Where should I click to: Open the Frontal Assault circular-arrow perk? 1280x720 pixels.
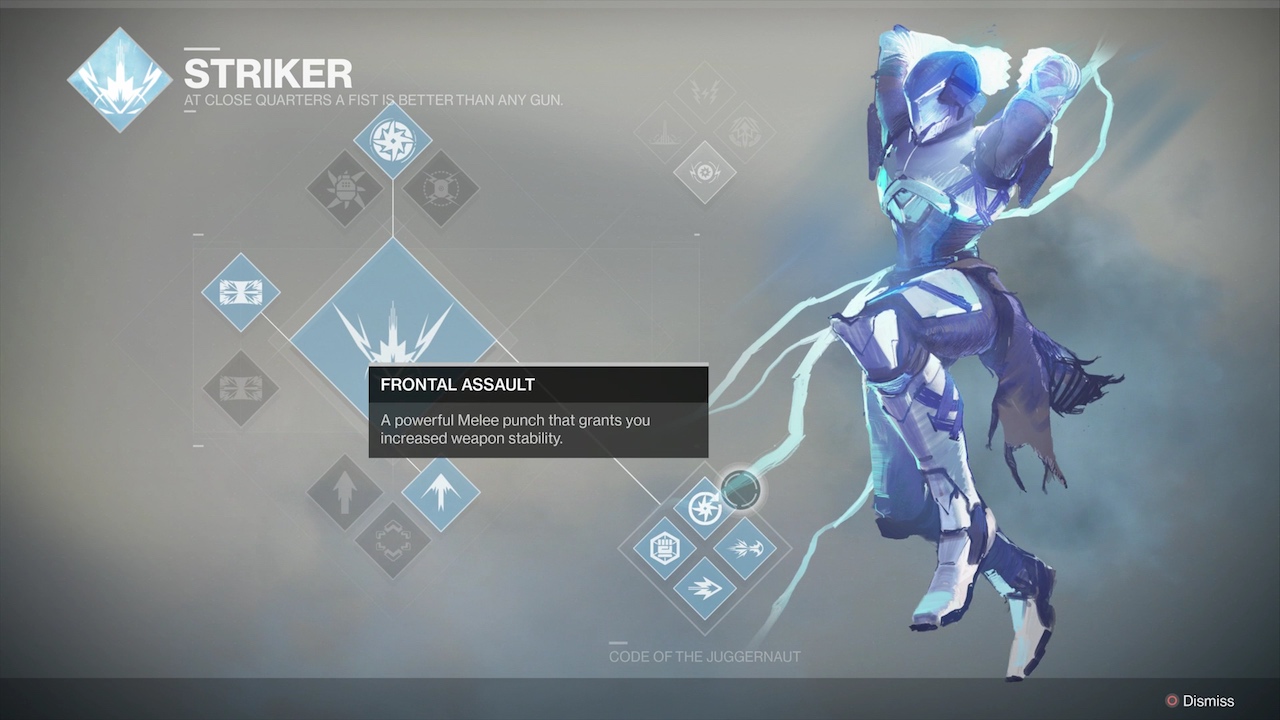[705, 506]
